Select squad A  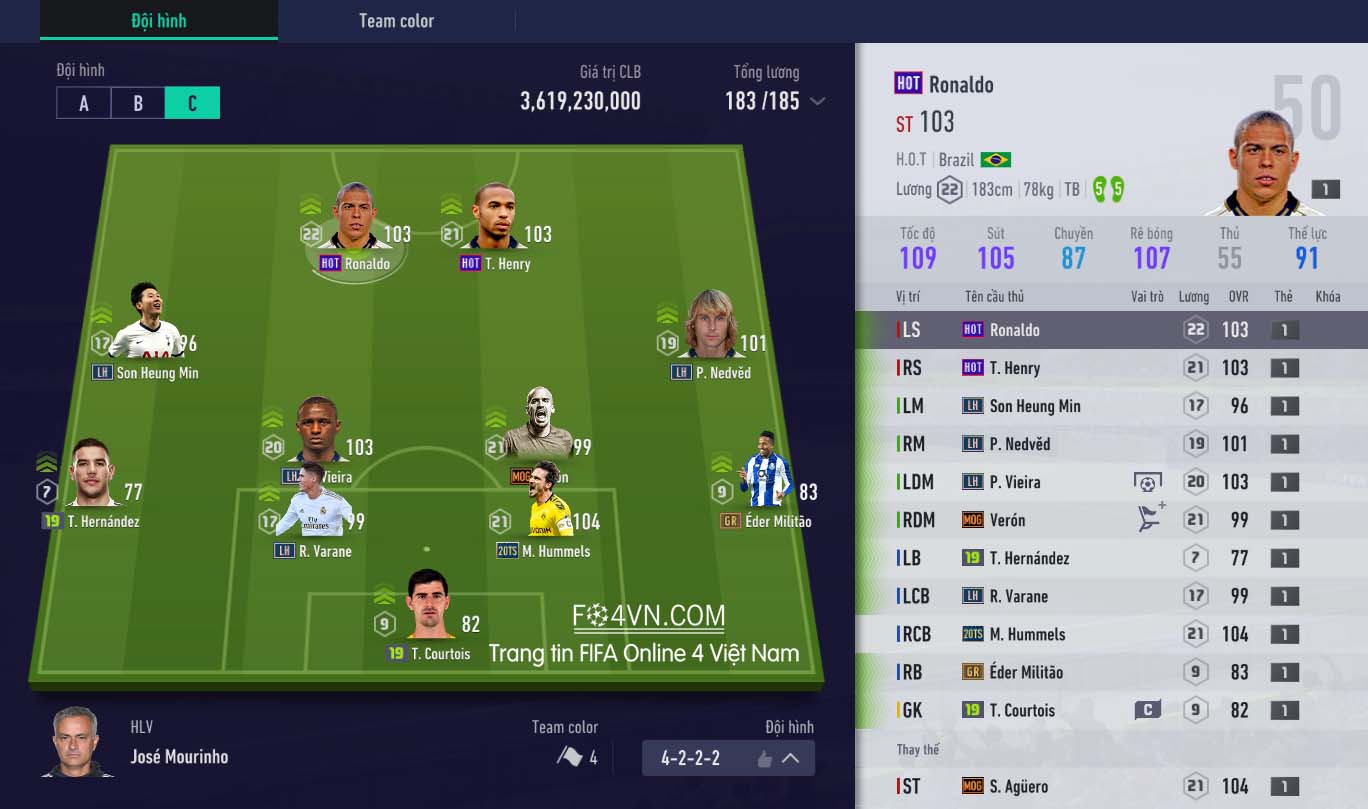tap(84, 103)
